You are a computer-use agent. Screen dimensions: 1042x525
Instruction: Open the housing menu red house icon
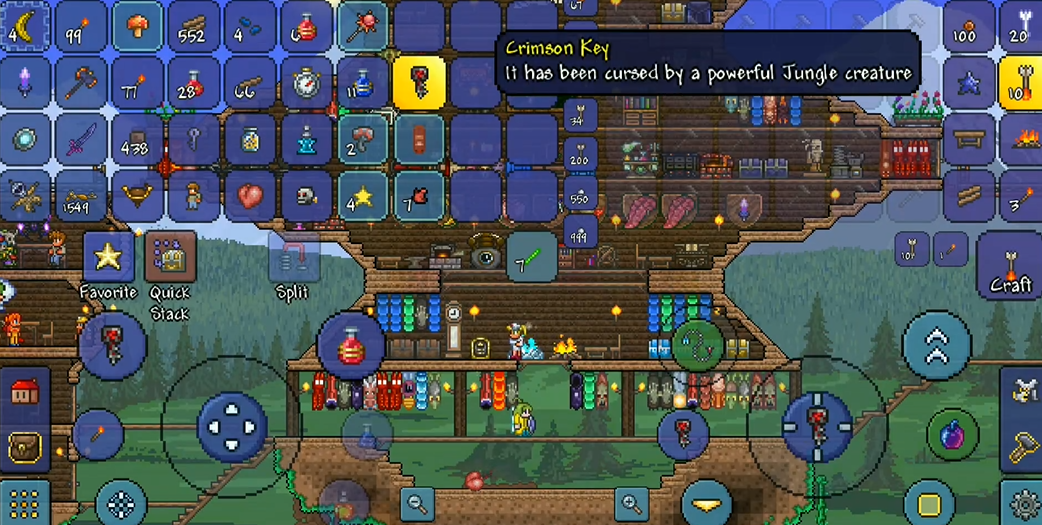click(24, 391)
